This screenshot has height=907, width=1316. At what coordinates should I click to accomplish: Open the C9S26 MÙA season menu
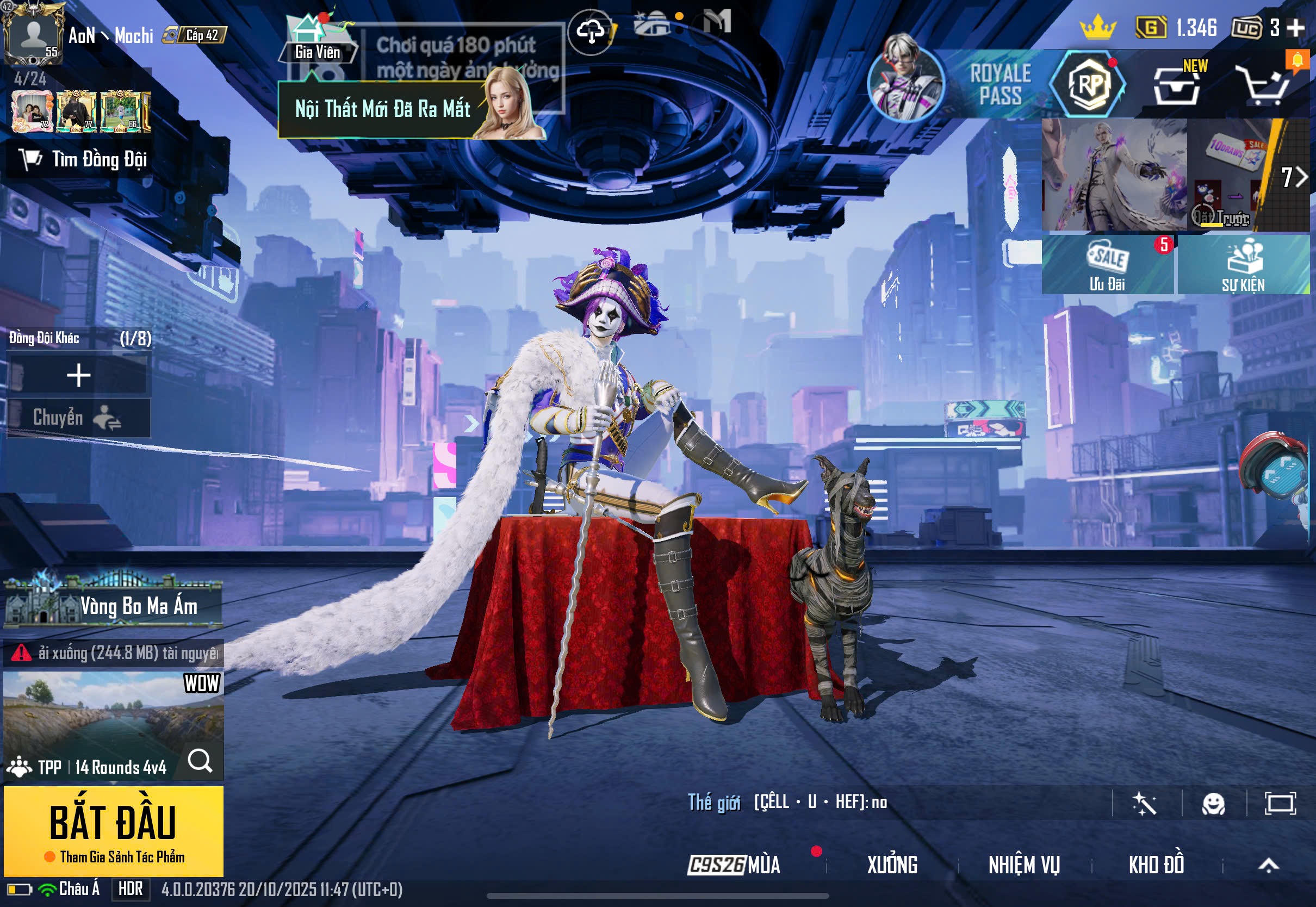734,865
